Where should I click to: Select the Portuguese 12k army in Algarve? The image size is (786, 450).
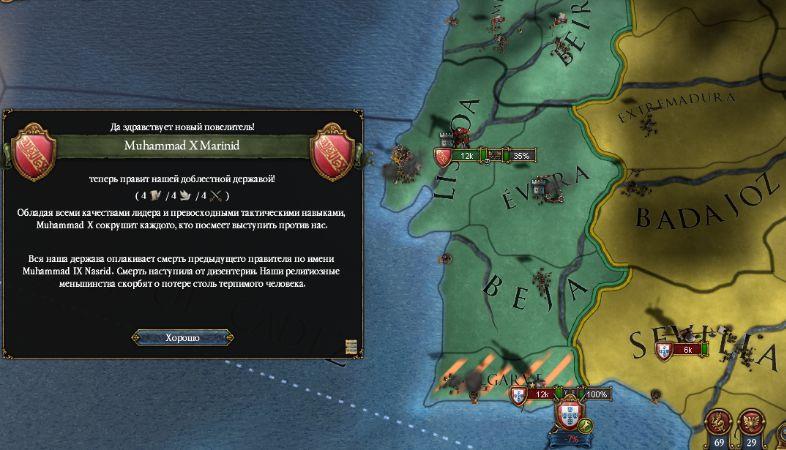pyautogui.click(x=532, y=395)
